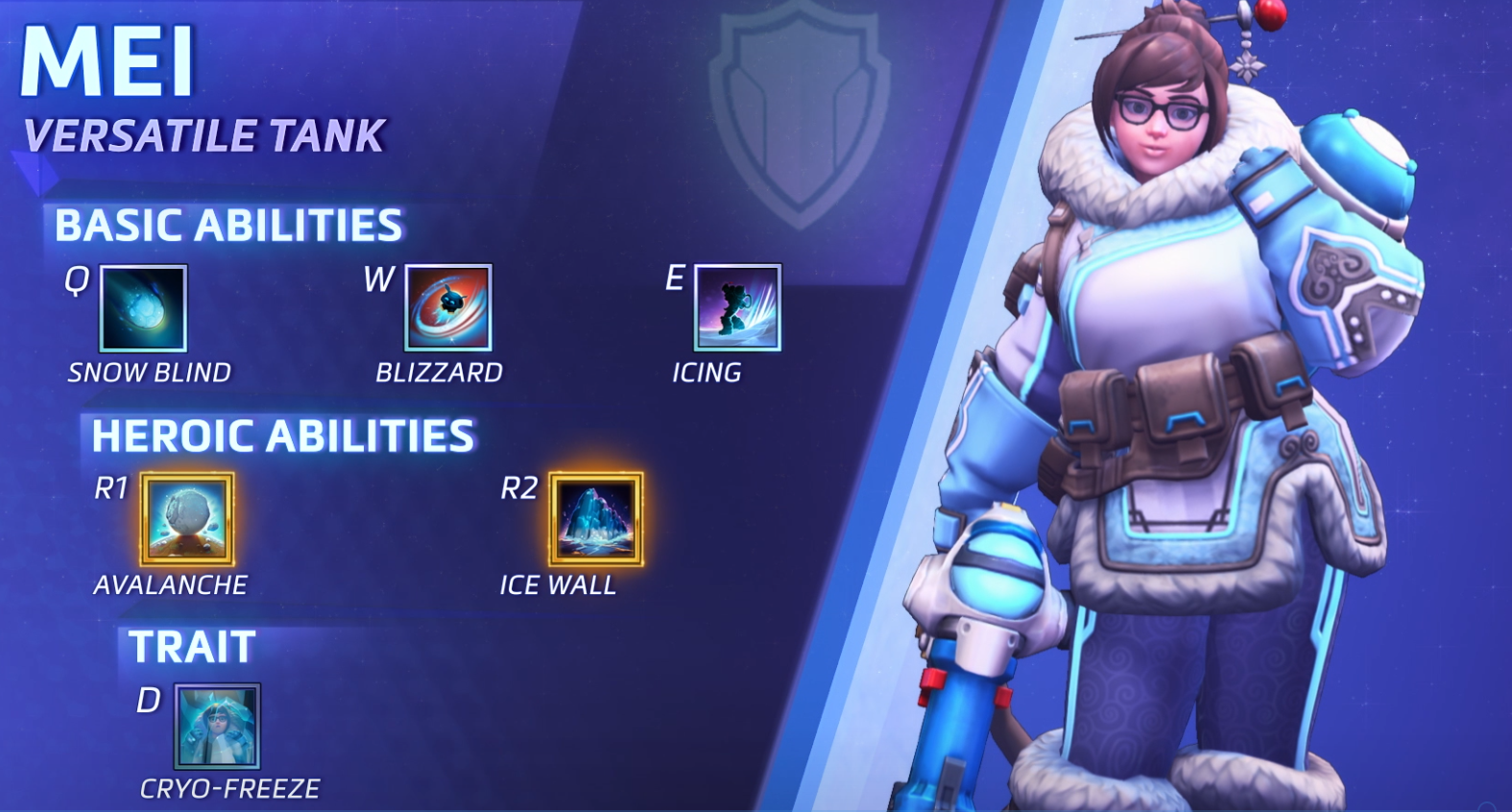
Task: Pick the Ice Wall heroic ability
Action: click(596, 519)
